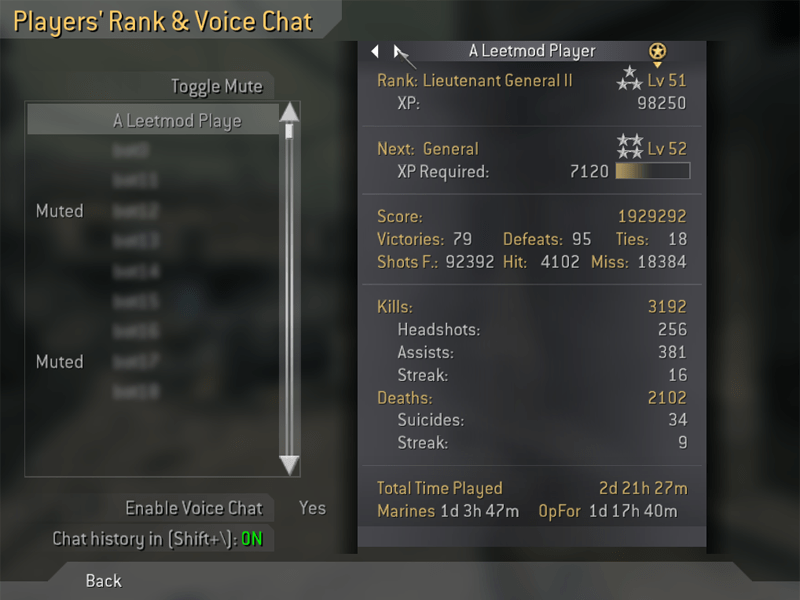Image resolution: width=800 pixels, height=600 pixels.
Task: Switch the Chat history ON setting
Action: point(252,539)
